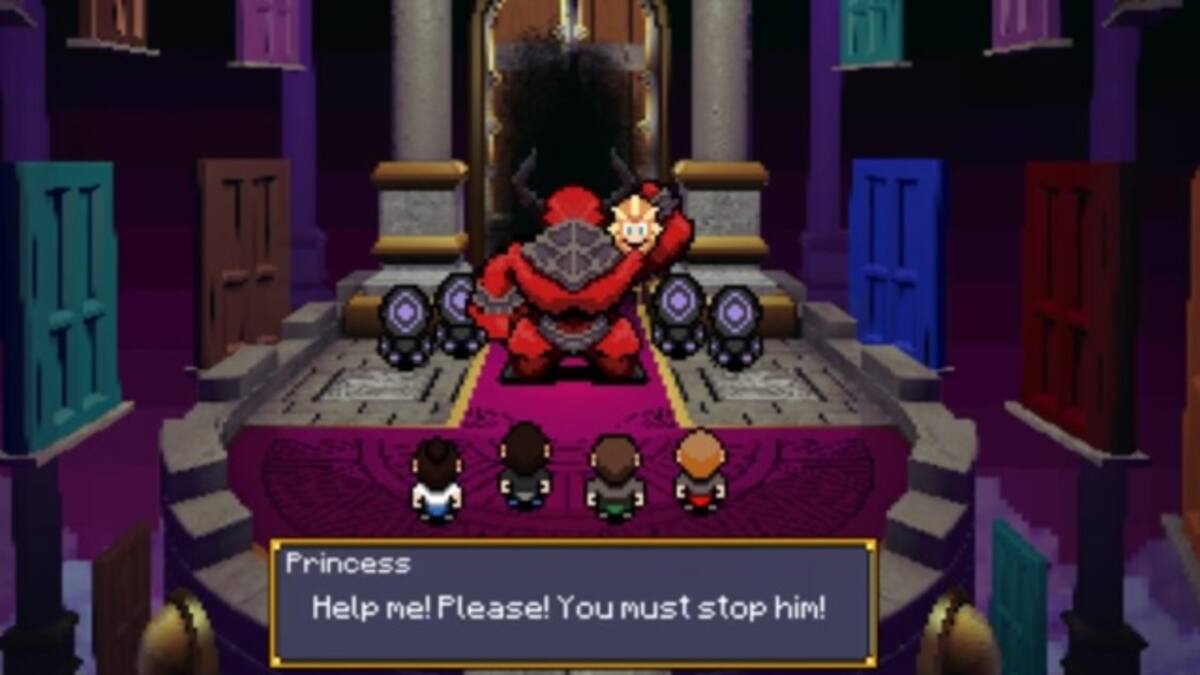The width and height of the screenshot is (1200, 675).
Task: Advance the Princess dialogue box
Action: (573, 604)
